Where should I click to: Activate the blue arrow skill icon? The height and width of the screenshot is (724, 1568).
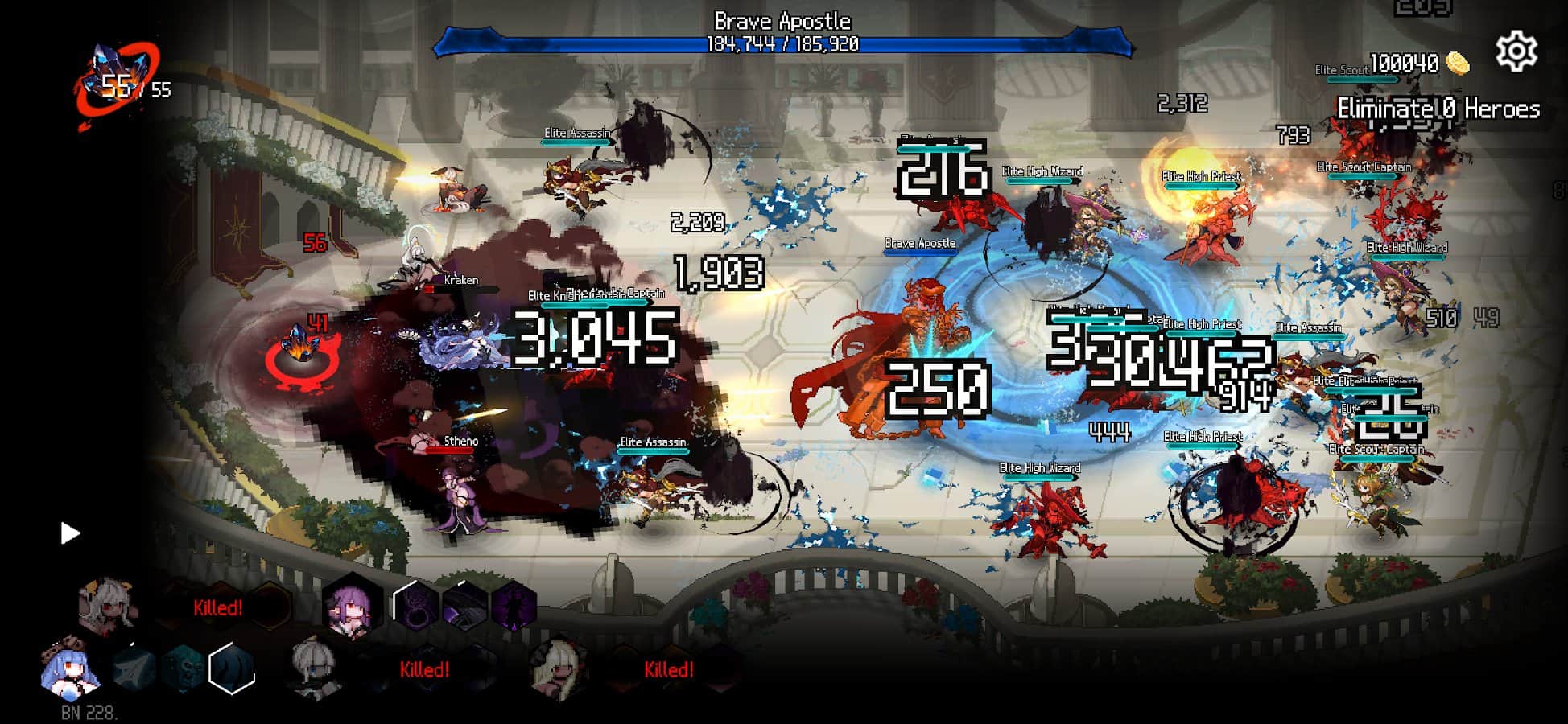click(134, 669)
